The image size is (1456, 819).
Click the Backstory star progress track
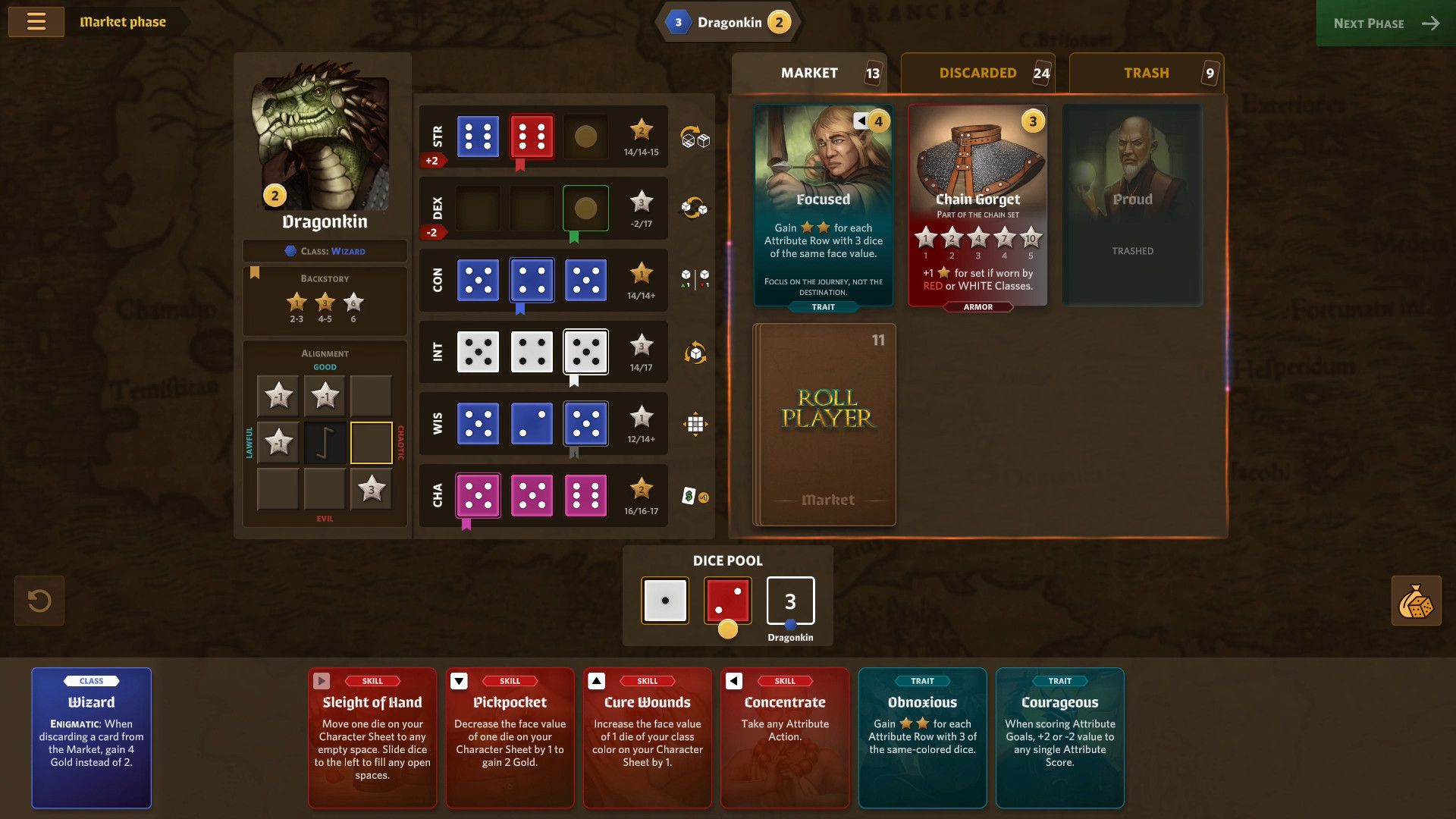point(325,303)
